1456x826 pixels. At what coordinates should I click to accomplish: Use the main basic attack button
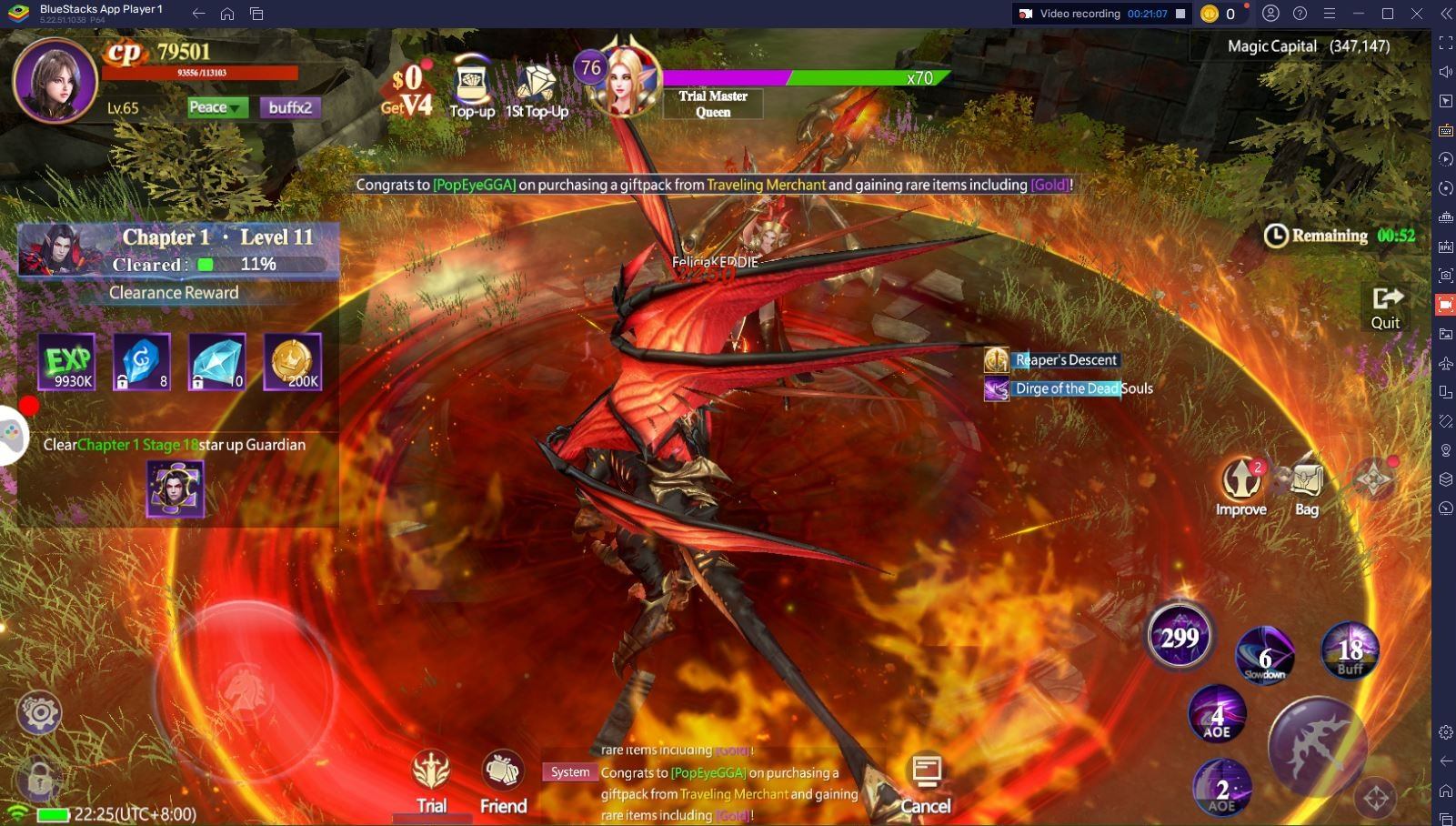pyautogui.click(x=1317, y=745)
